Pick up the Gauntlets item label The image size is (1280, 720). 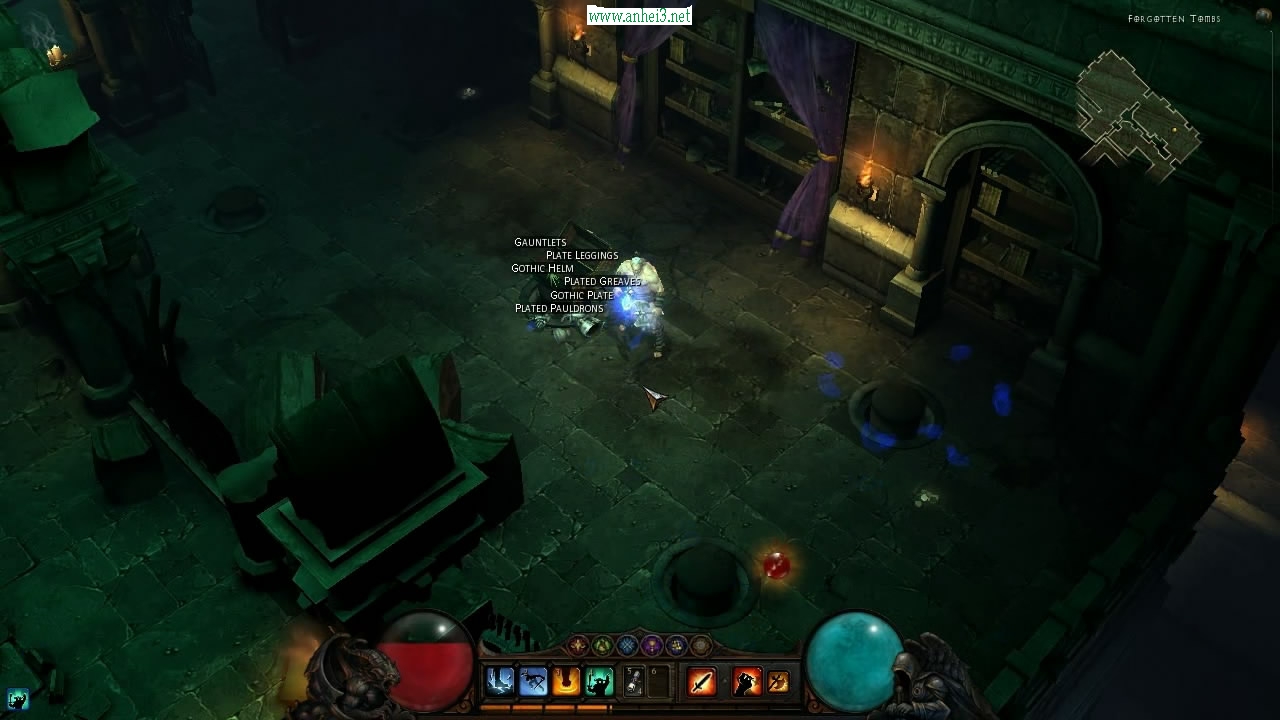(540, 242)
